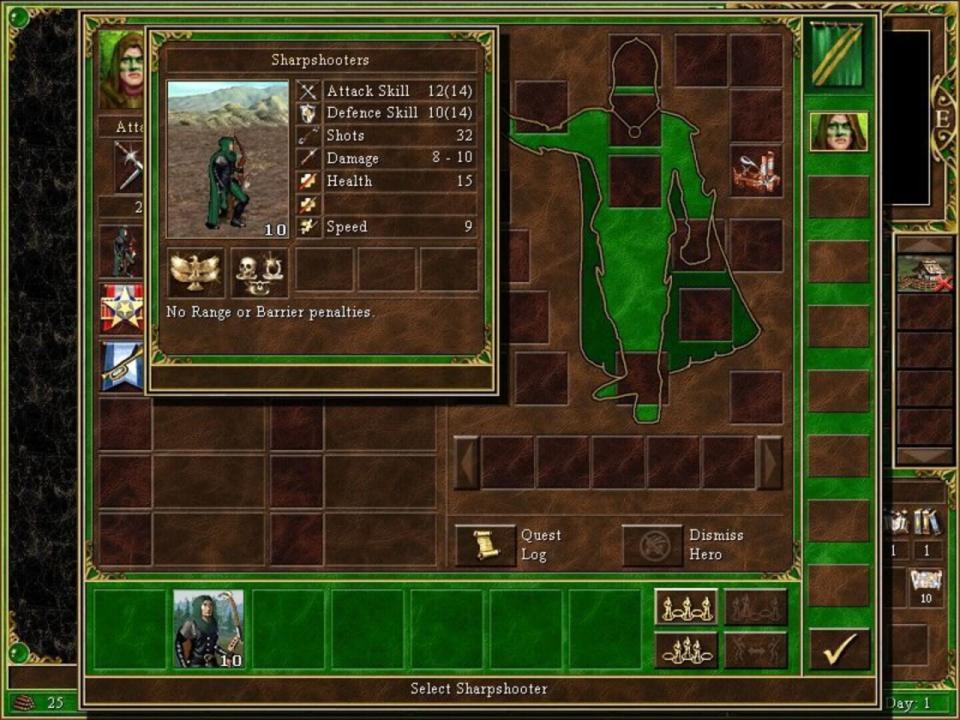Confirm with the gold checkmark button

pos(839,649)
